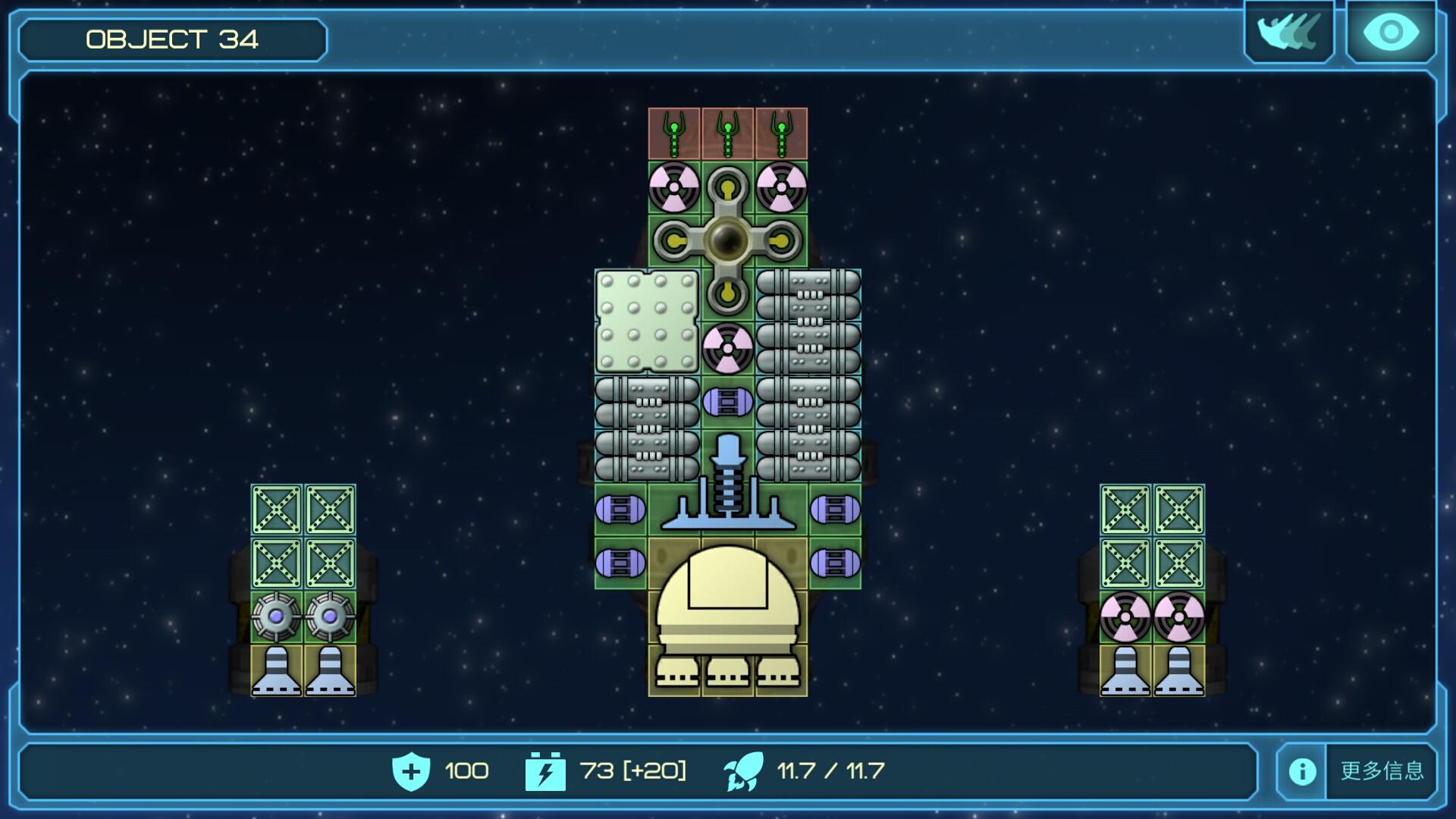The width and height of the screenshot is (1456, 819).
Task: Toggle the eye visibility button
Action: click(x=1390, y=33)
